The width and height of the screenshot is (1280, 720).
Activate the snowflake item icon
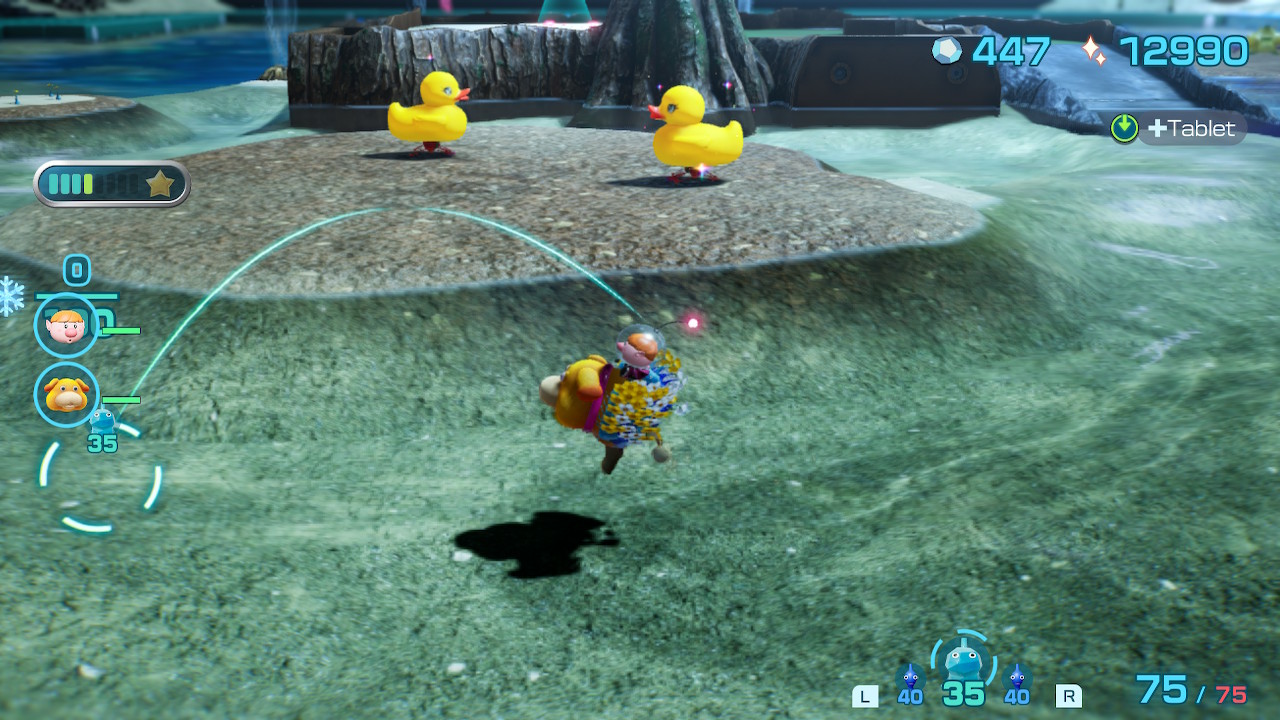(x=11, y=295)
